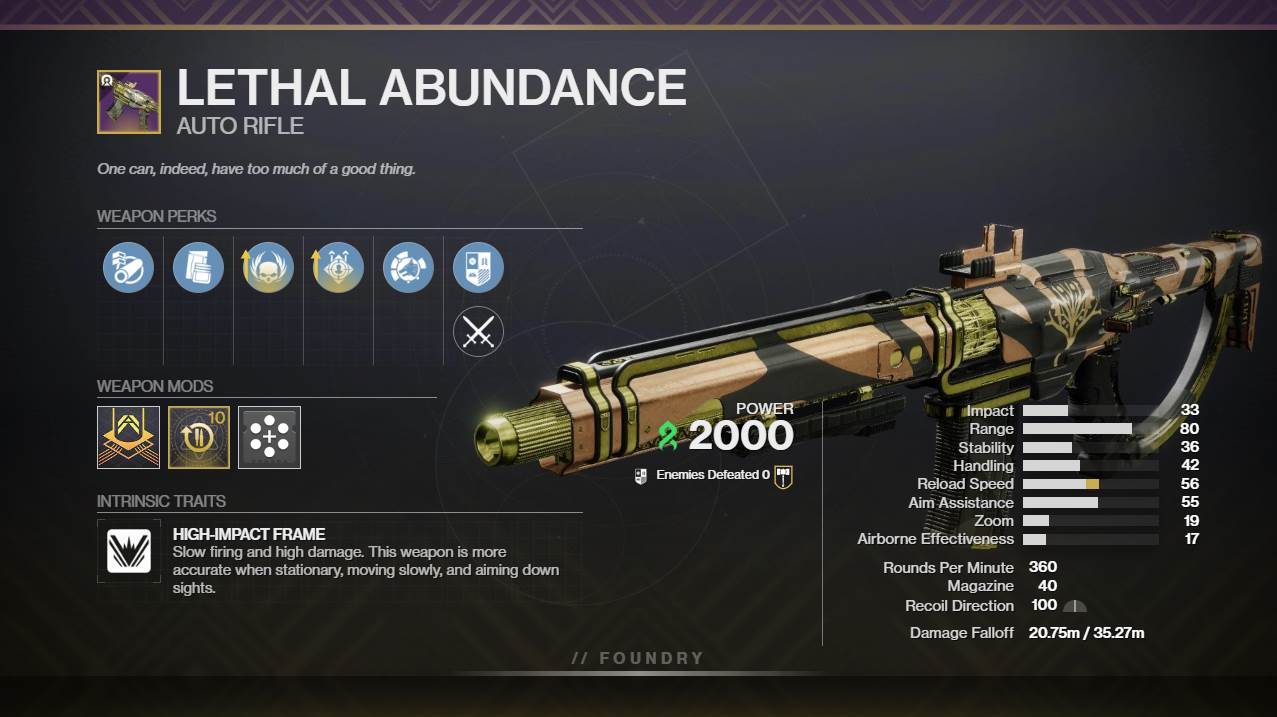Click the Lethal Abundance weapon thumbnail
Viewport: 1277px width, 717px height.
129,102
